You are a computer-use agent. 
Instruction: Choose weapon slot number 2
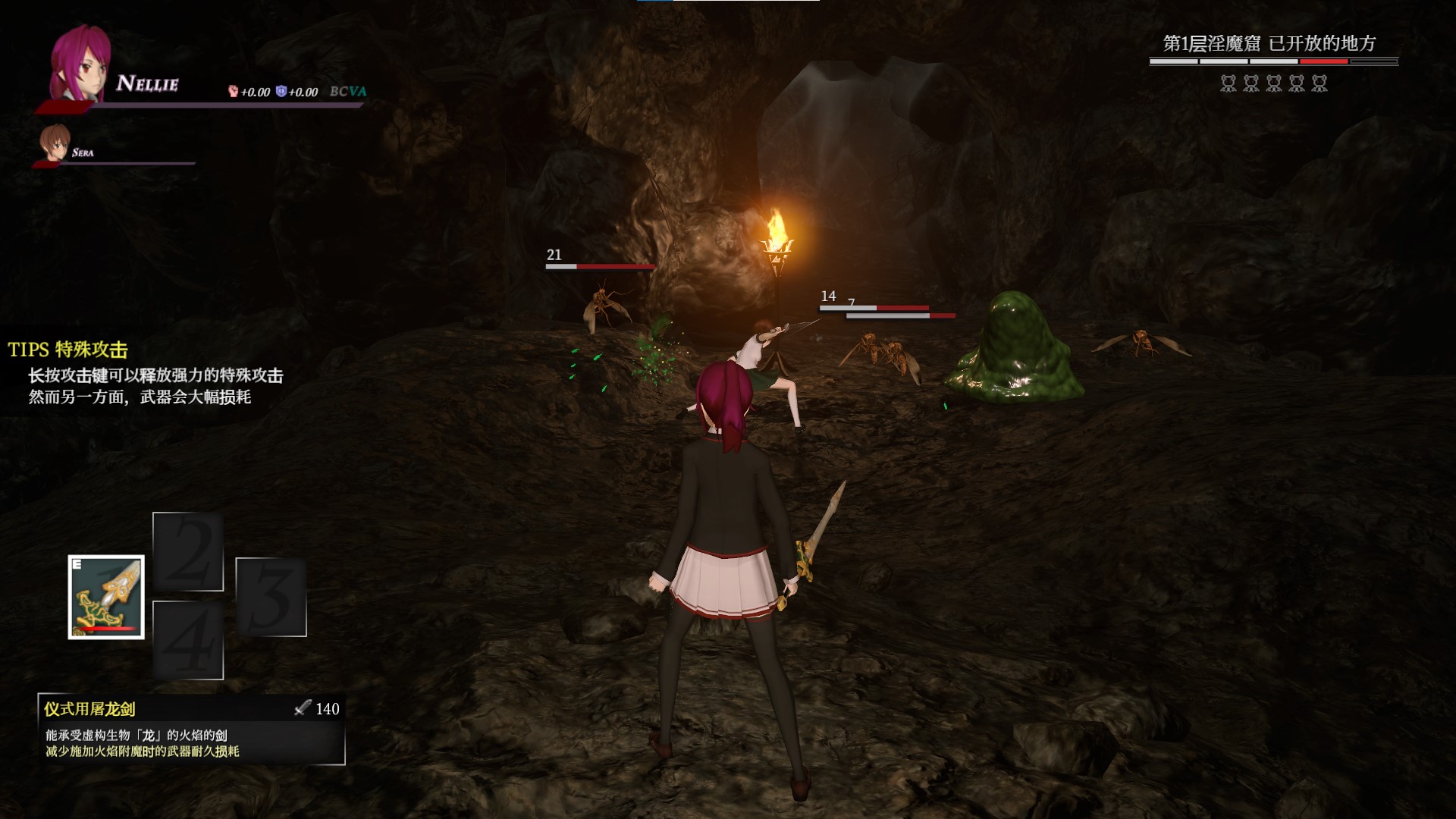click(x=188, y=551)
